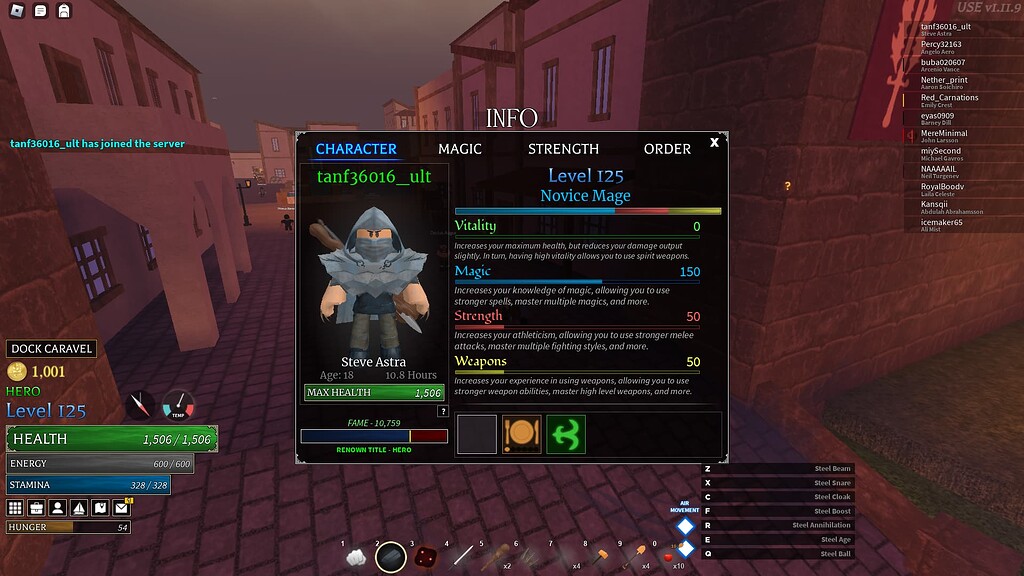This screenshot has height=576, width=1024.
Task: Select the circled steel magic hotbar slot
Action: (x=391, y=556)
